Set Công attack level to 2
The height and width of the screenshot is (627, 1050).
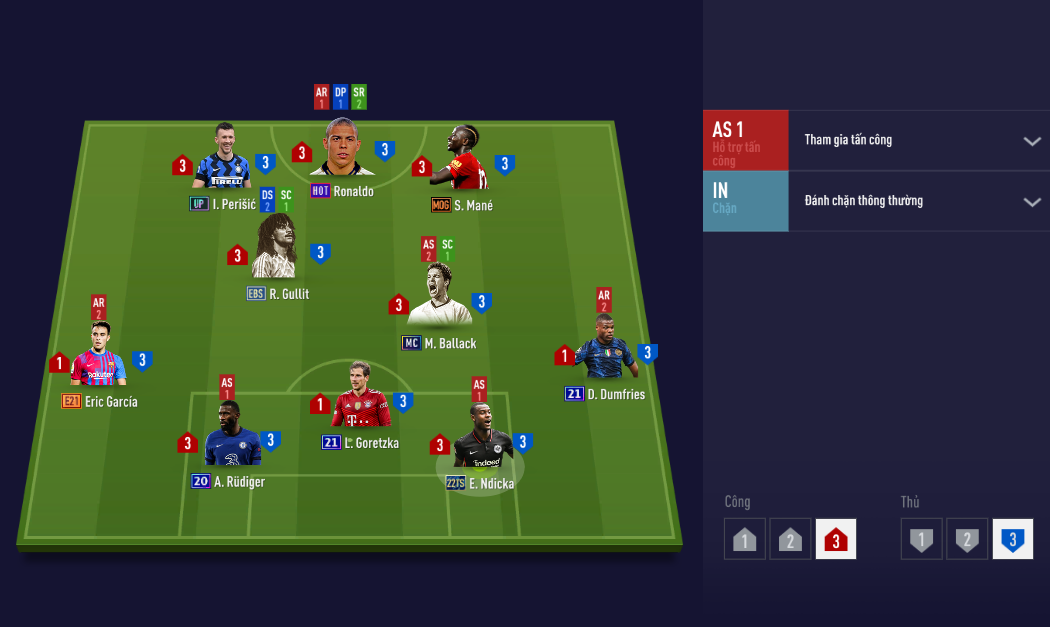790,540
